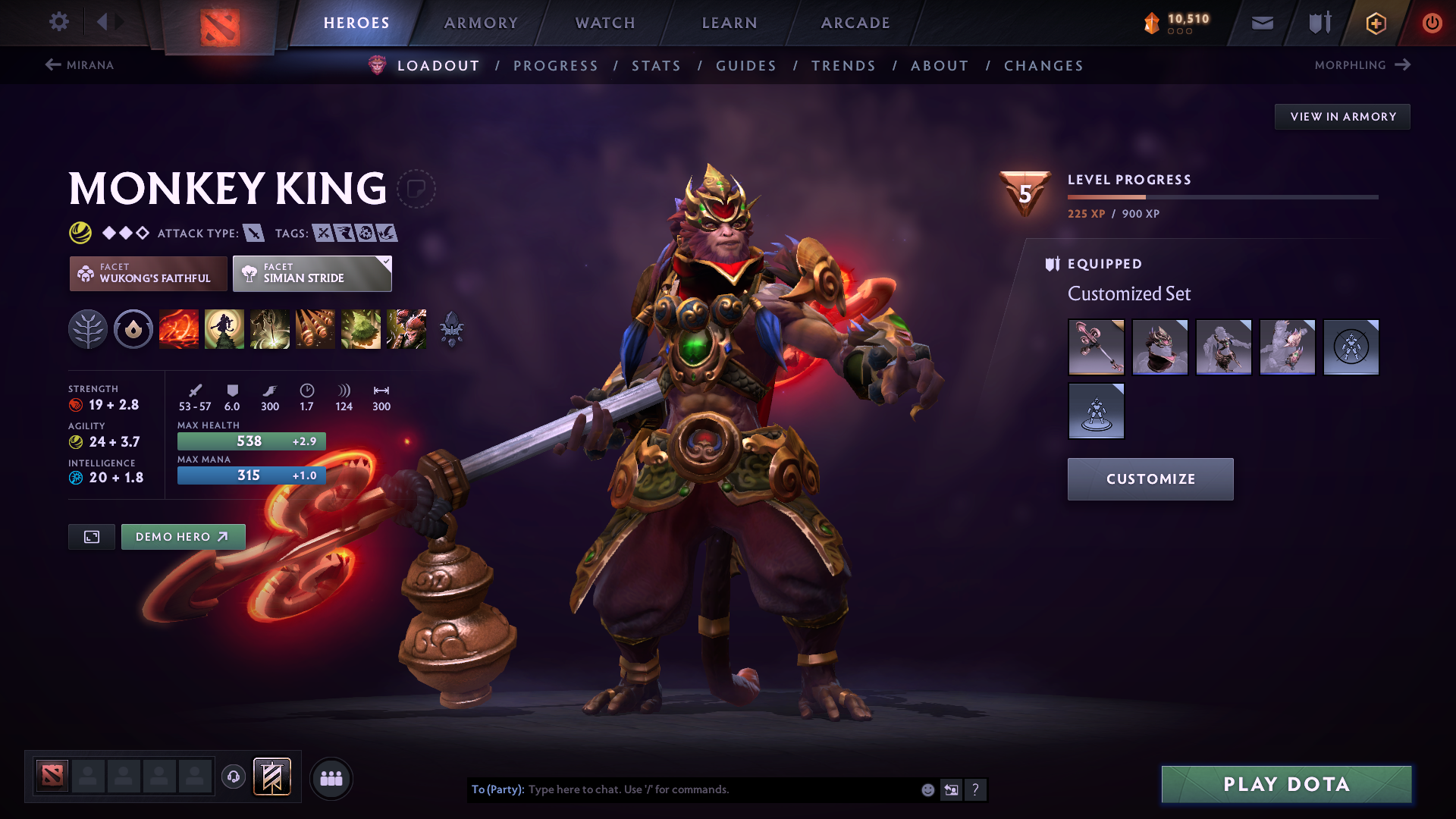Open the notifications envelope icon
This screenshot has height=819, width=1456.
pyautogui.click(x=1261, y=22)
